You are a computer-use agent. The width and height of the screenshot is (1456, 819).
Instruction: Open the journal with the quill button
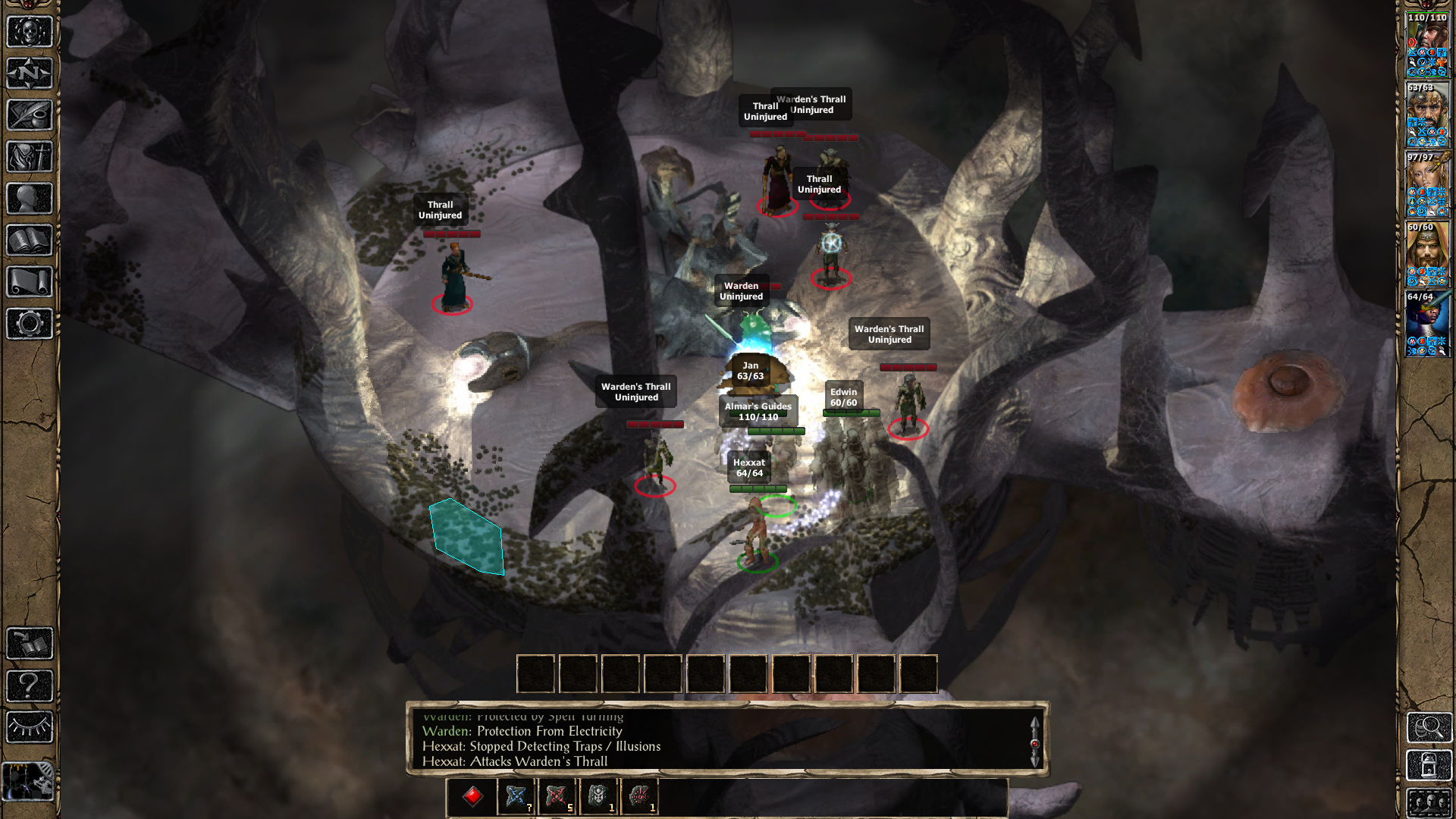click(x=30, y=115)
